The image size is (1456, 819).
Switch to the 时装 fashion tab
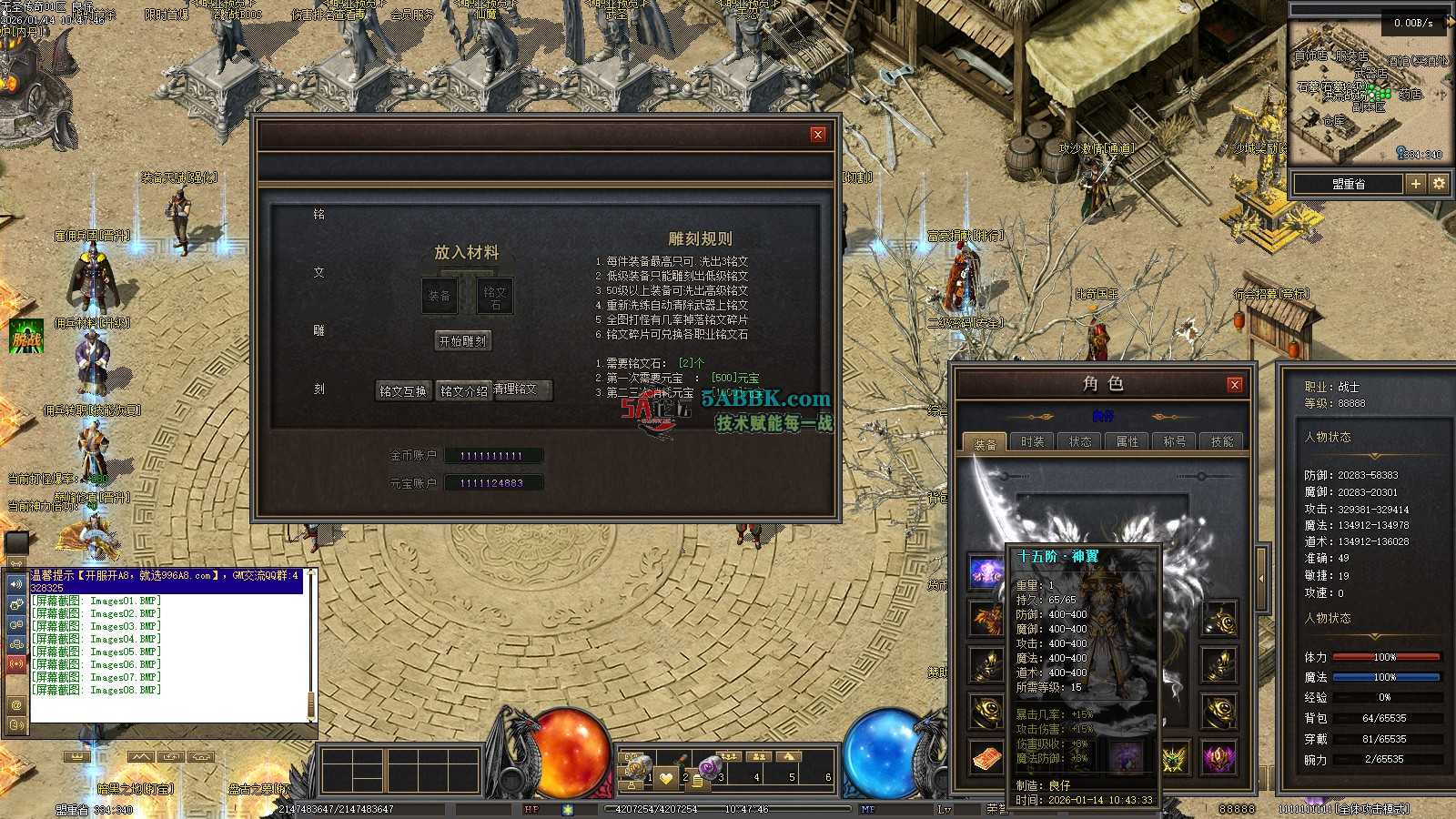pyautogui.click(x=1032, y=442)
